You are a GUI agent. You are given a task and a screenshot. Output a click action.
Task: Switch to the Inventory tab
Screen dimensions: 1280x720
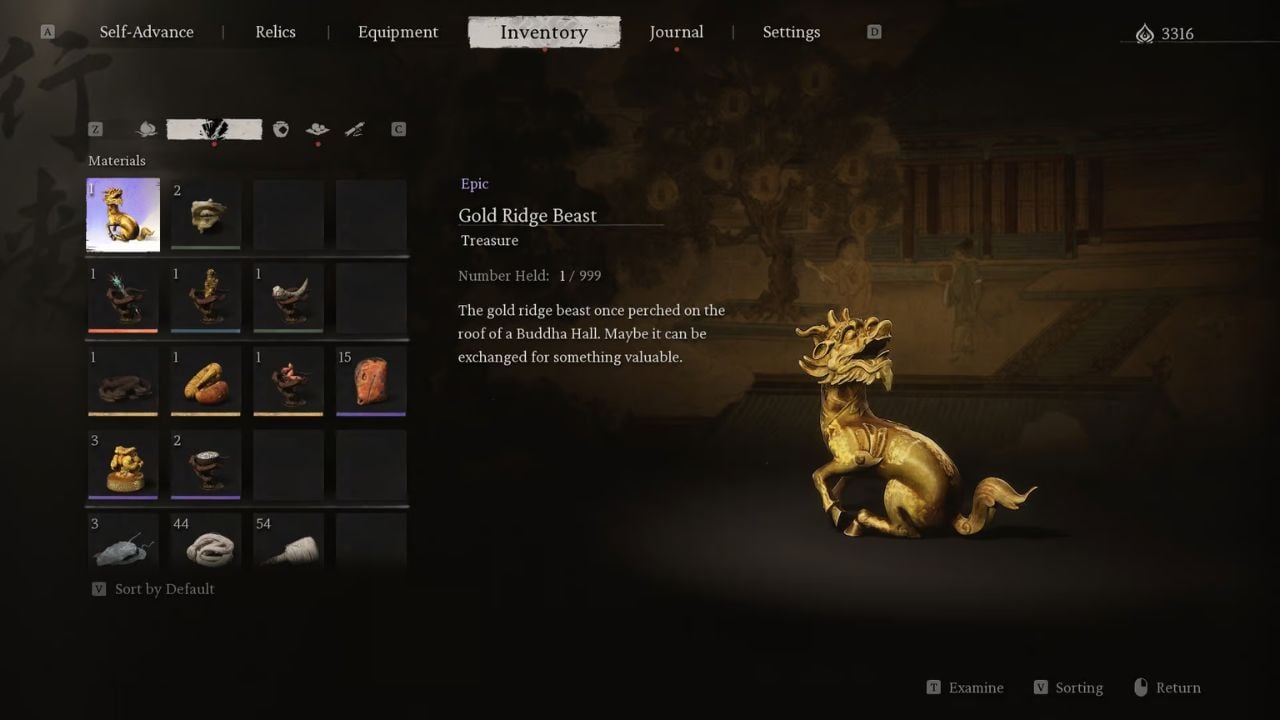pyautogui.click(x=544, y=32)
